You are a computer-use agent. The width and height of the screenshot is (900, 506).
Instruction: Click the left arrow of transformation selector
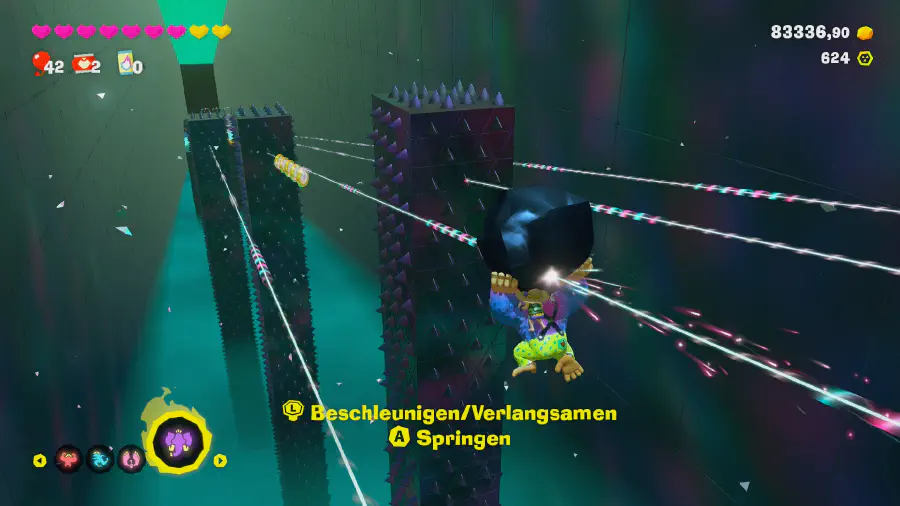[40, 460]
